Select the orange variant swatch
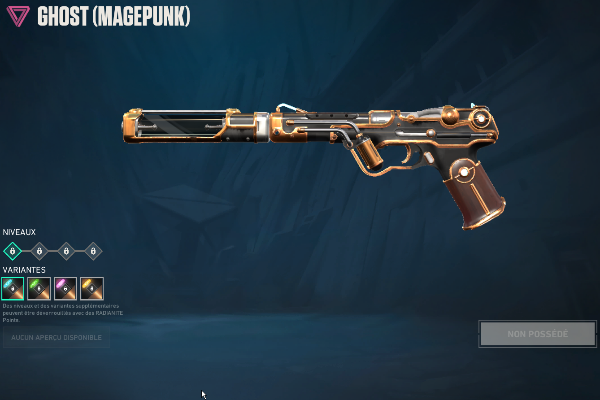Viewport: 600px width, 400px height. point(92,289)
